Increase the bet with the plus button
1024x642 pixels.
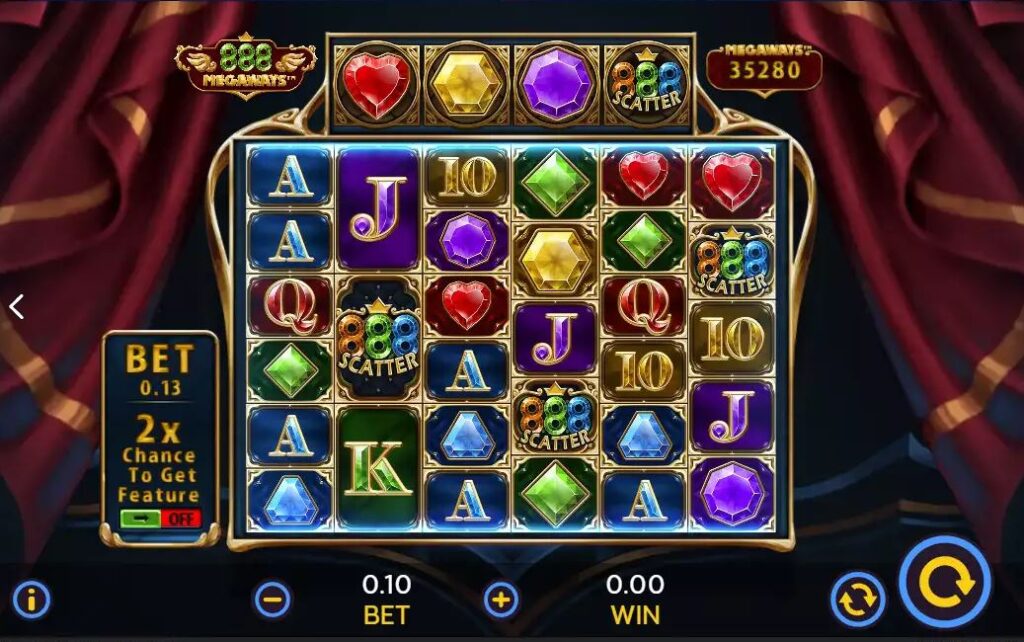tap(501, 600)
